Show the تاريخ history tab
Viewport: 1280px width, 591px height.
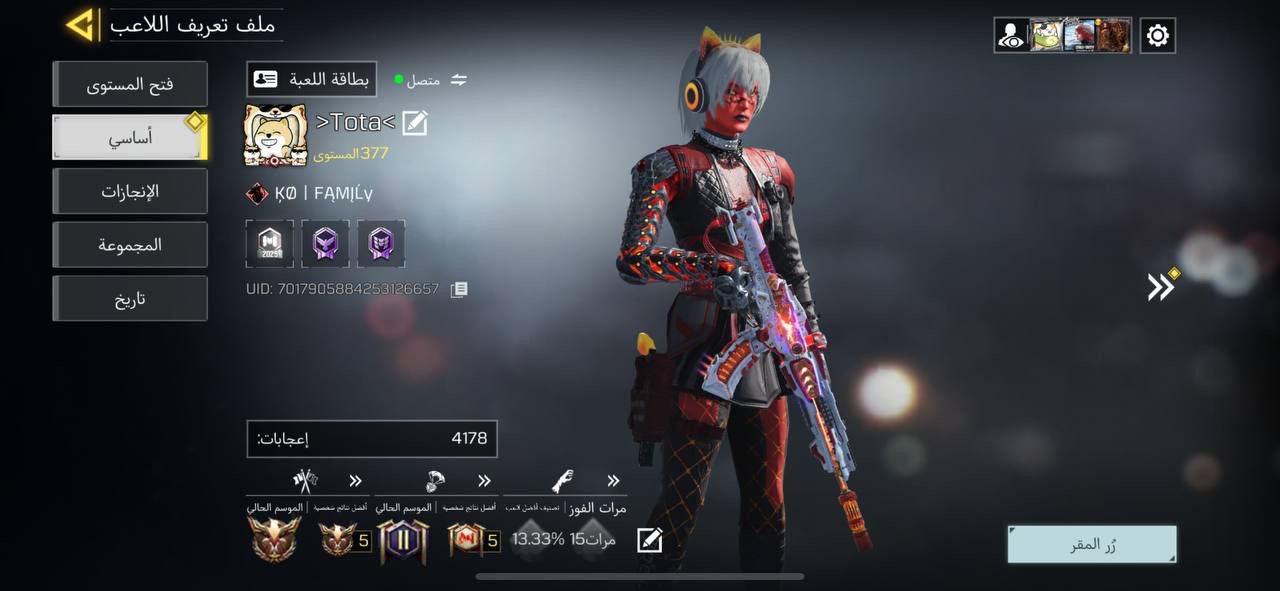[x=130, y=299]
